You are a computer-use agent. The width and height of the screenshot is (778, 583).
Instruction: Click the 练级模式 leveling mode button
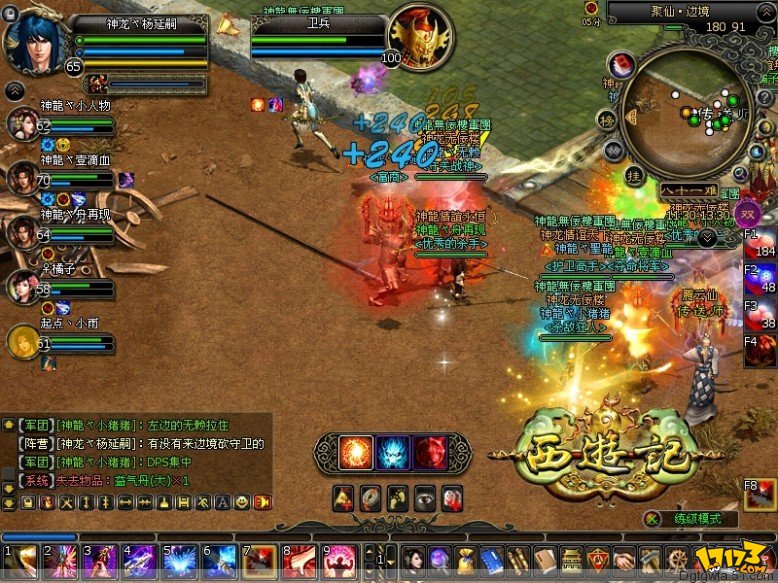(692, 518)
